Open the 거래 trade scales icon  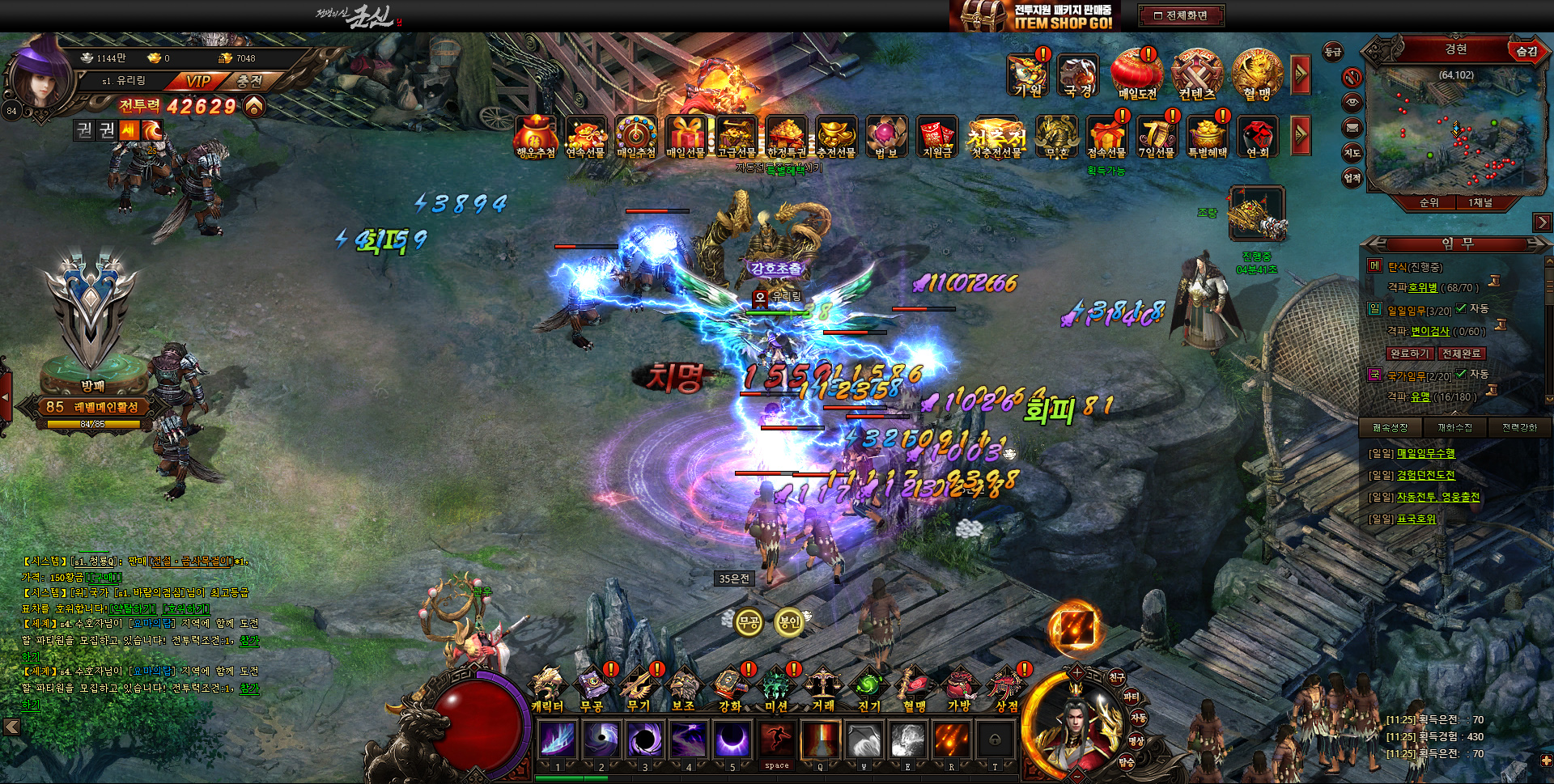(823, 688)
